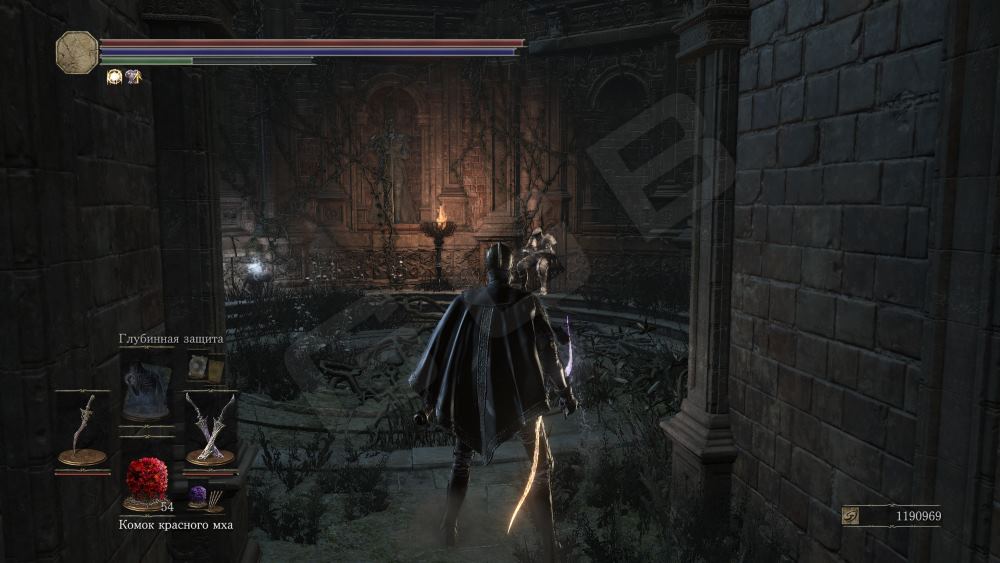Screen dimensions: 1000x563
Task: Click the armor with arrow buff icon
Action: (133, 77)
